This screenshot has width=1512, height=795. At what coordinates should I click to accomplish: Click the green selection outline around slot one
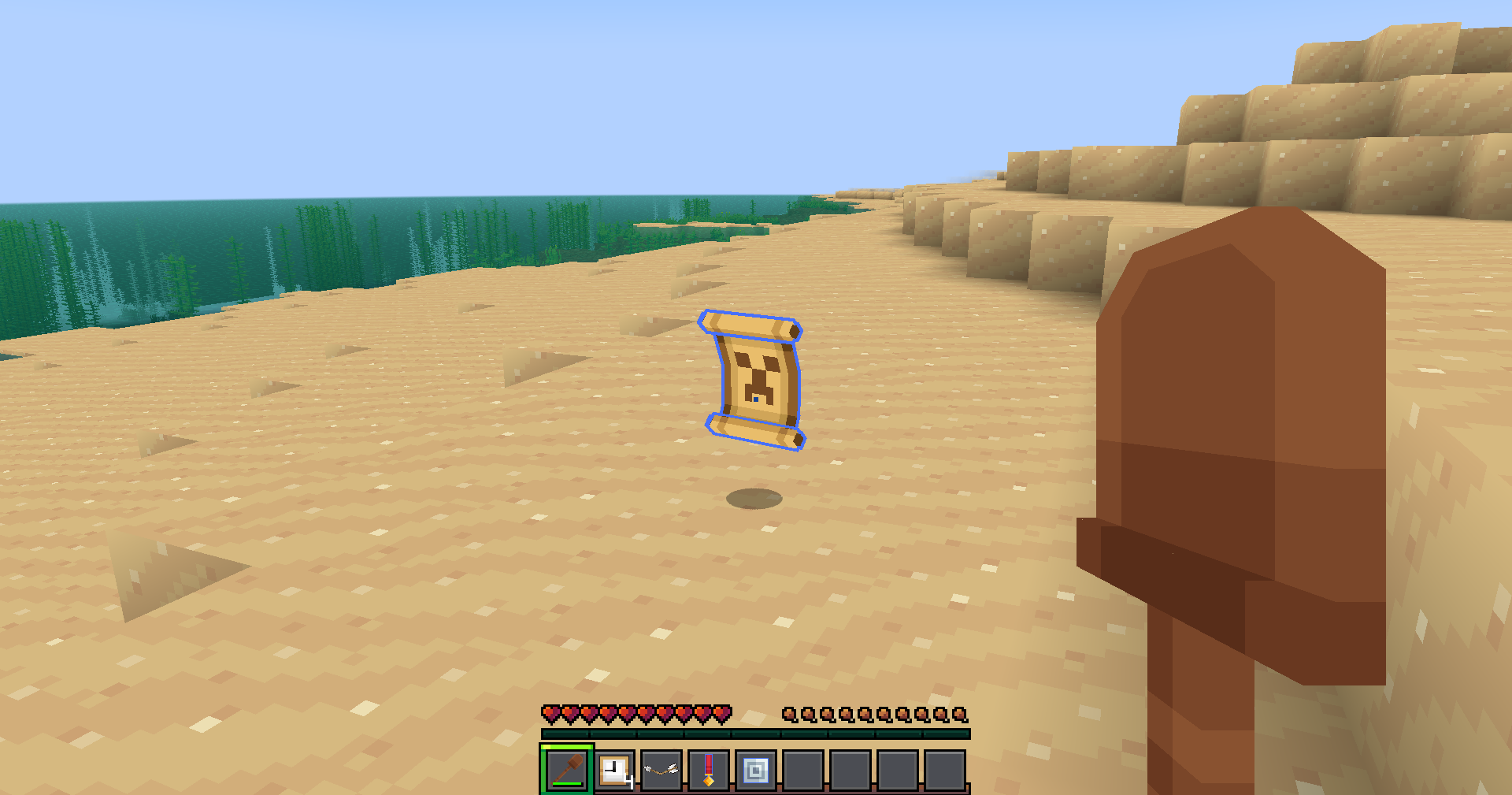(566, 747)
